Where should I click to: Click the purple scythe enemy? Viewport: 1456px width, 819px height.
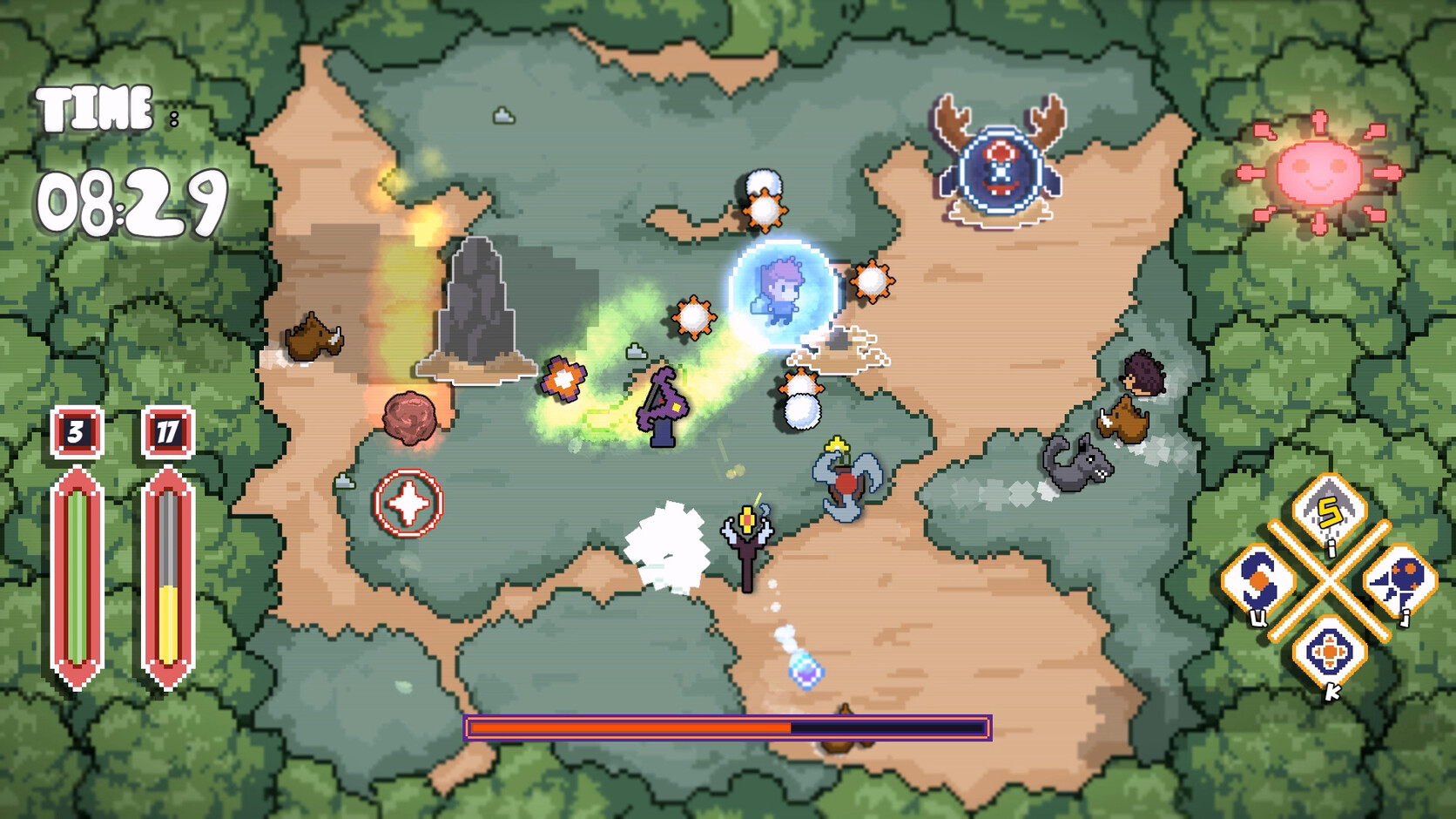tap(662, 405)
